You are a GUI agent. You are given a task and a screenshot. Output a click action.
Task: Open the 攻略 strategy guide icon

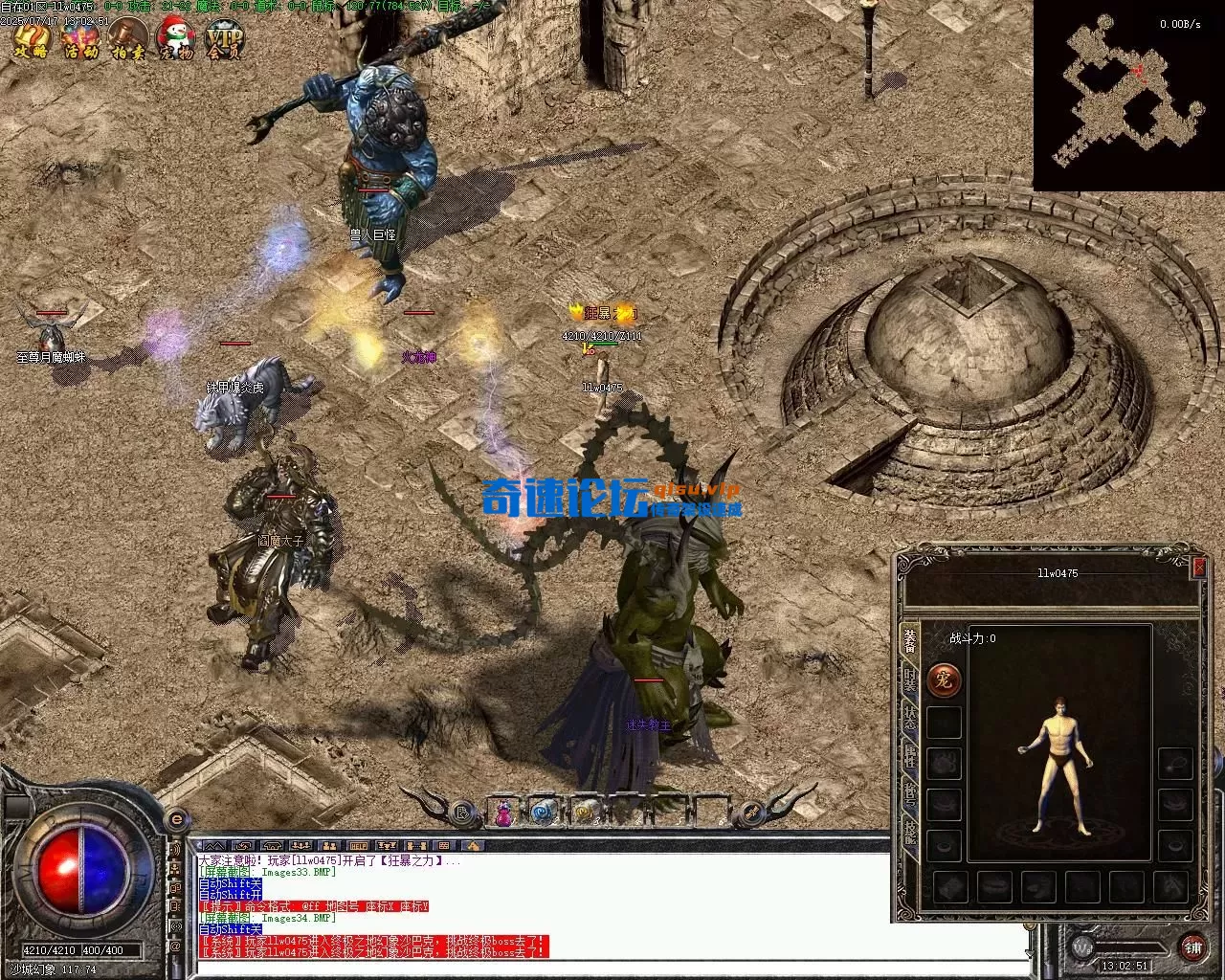click(32, 40)
